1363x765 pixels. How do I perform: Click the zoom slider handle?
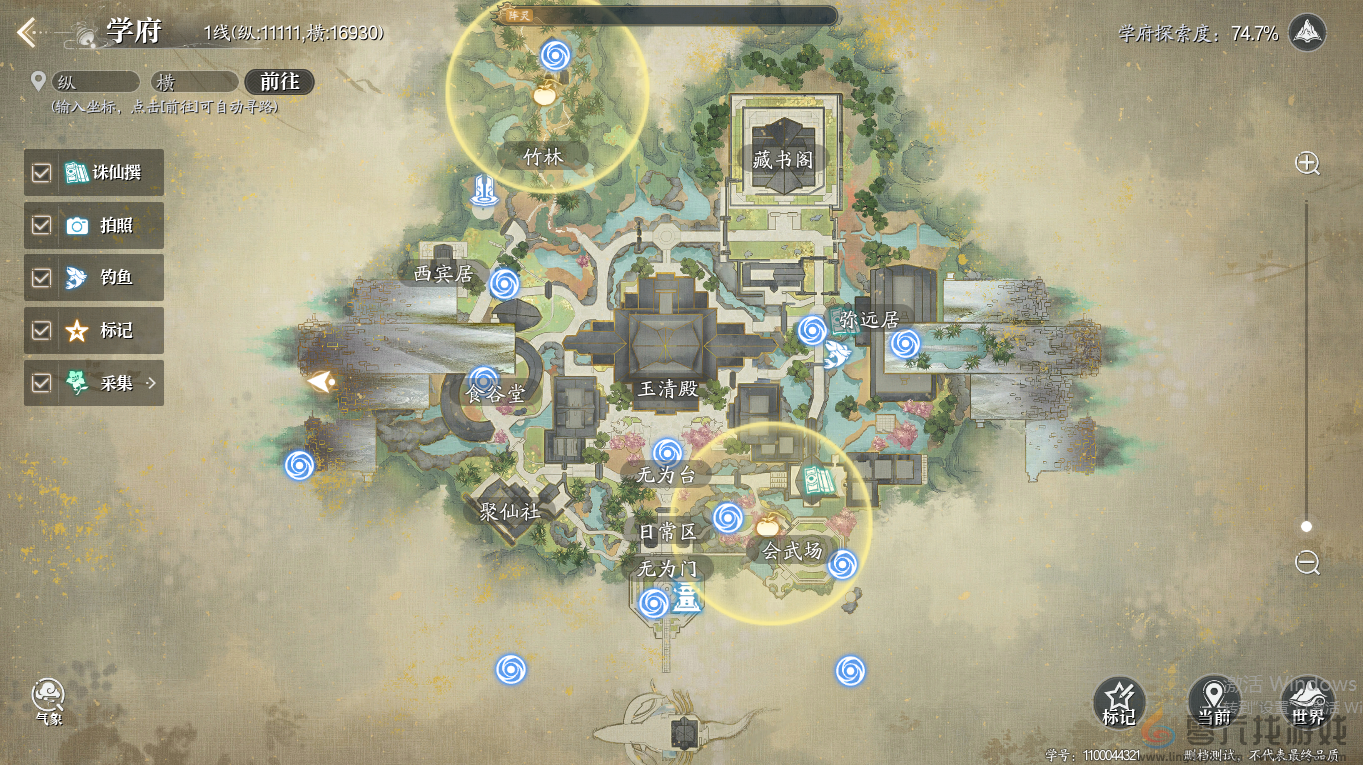coord(1306,526)
